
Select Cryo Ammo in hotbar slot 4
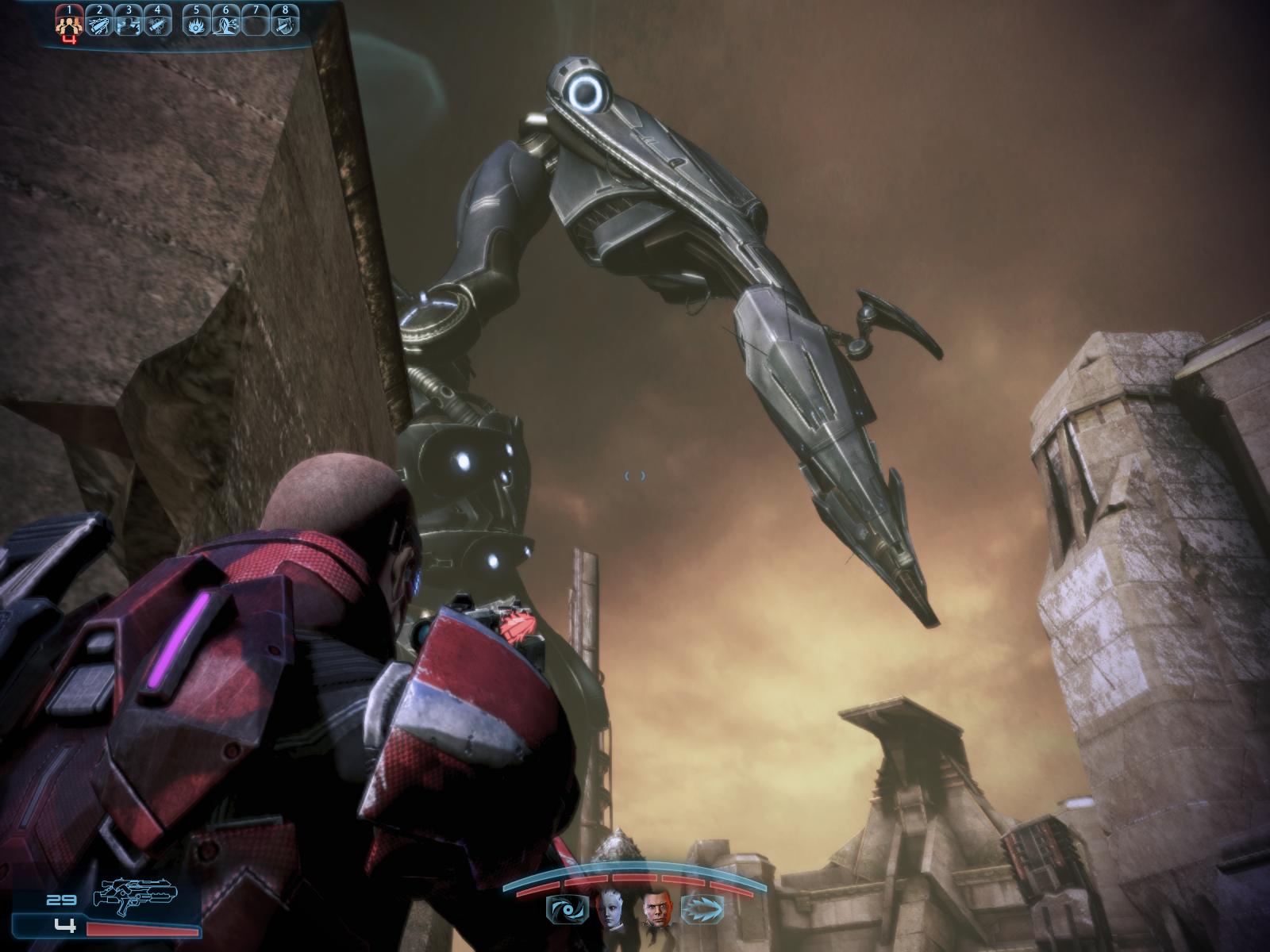click(x=157, y=22)
